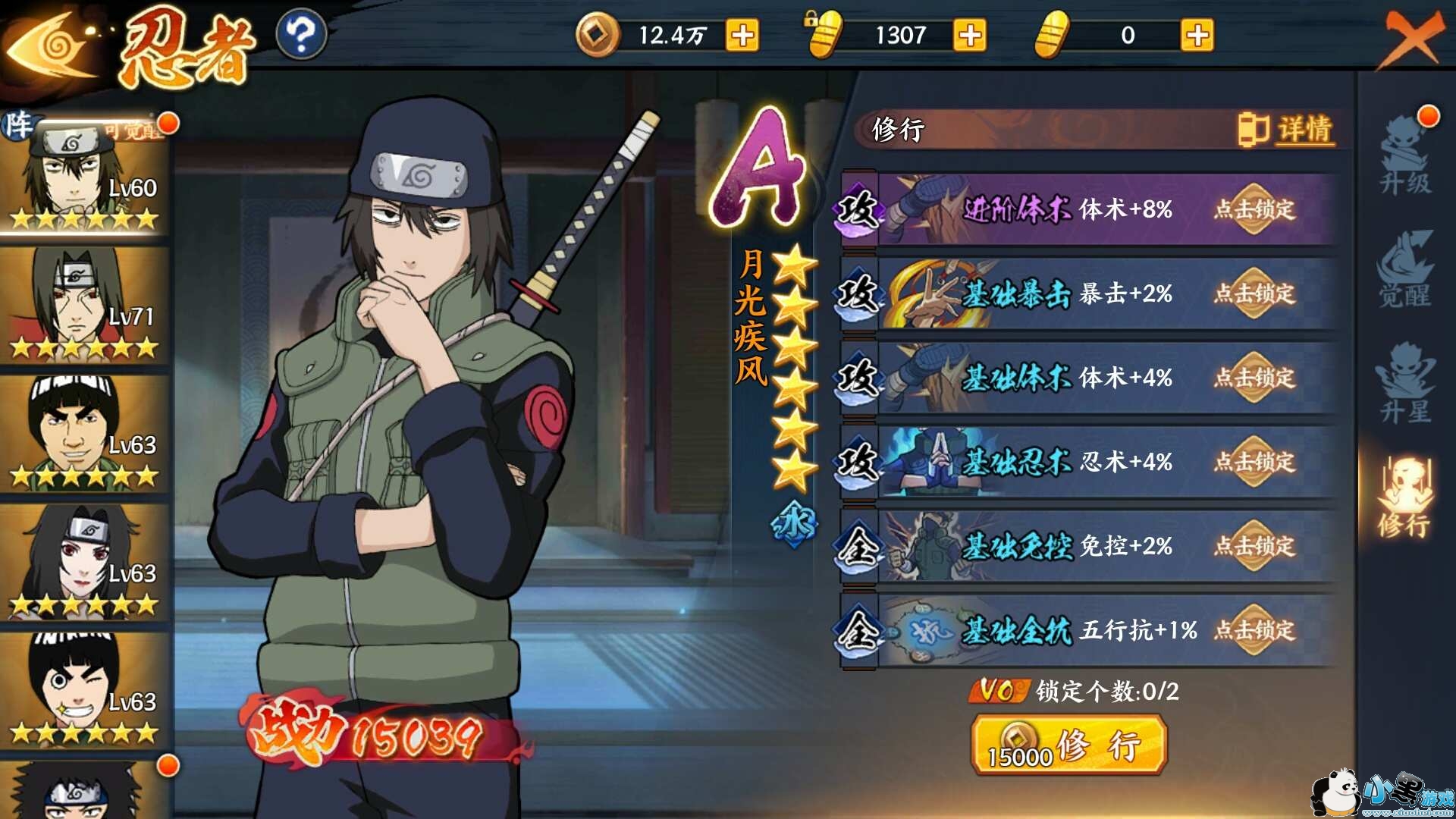
Task: Lock the 基础忍术 忍术+4% attribute
Action: (1254, 462)
